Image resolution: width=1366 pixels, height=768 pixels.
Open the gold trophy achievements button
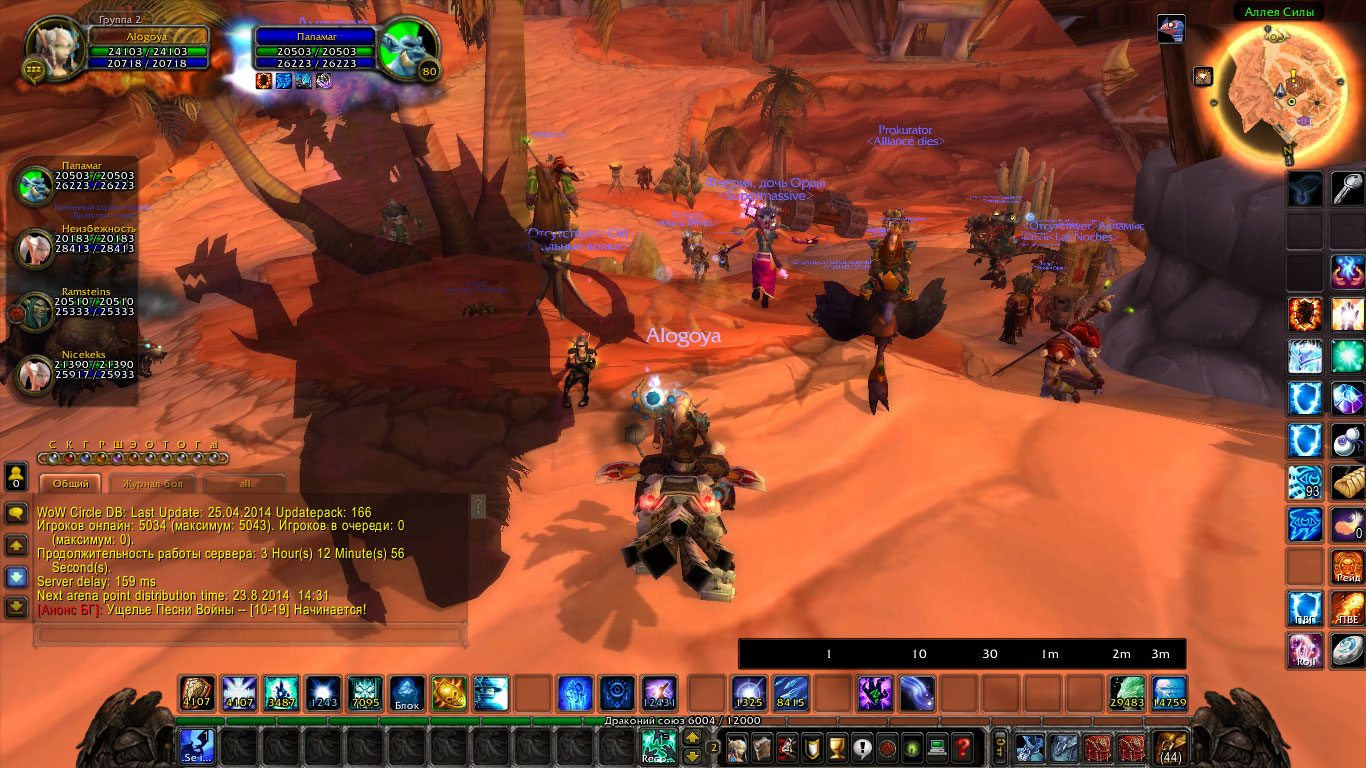[x=837, y=747]
